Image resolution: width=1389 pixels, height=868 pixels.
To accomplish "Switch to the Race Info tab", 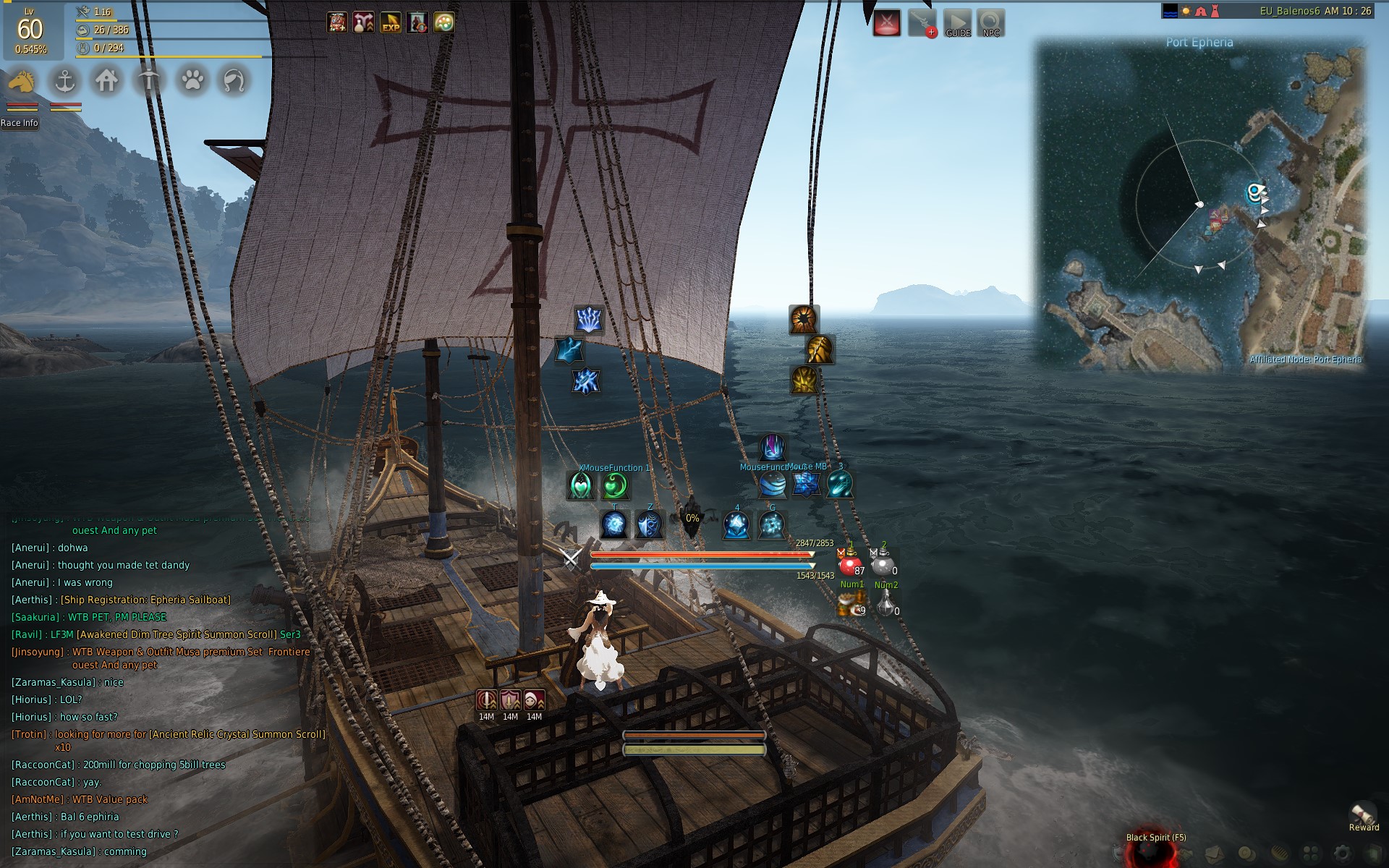I will tap(20, 124).
